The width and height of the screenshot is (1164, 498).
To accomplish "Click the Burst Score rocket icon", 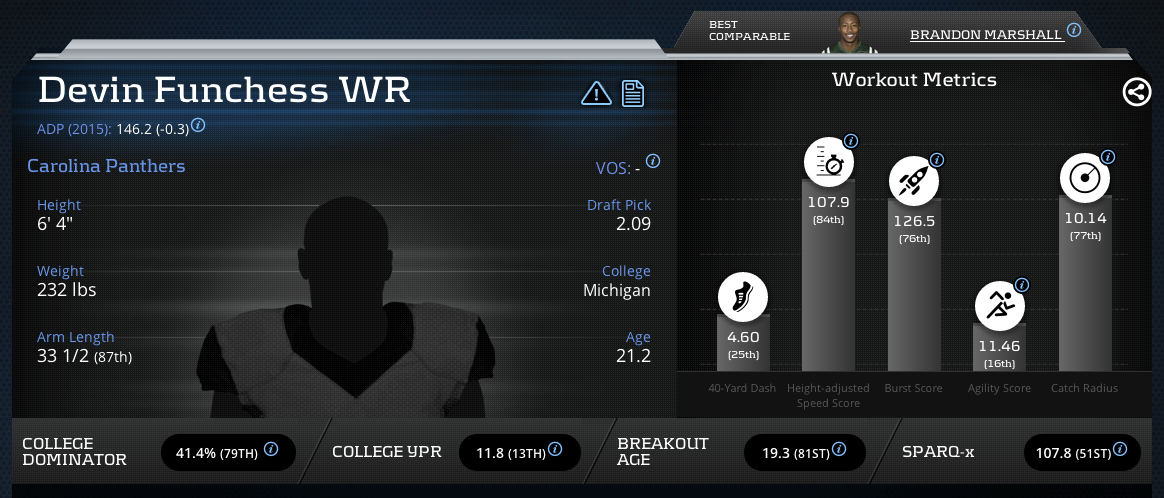I will click(x=914, y=181).
